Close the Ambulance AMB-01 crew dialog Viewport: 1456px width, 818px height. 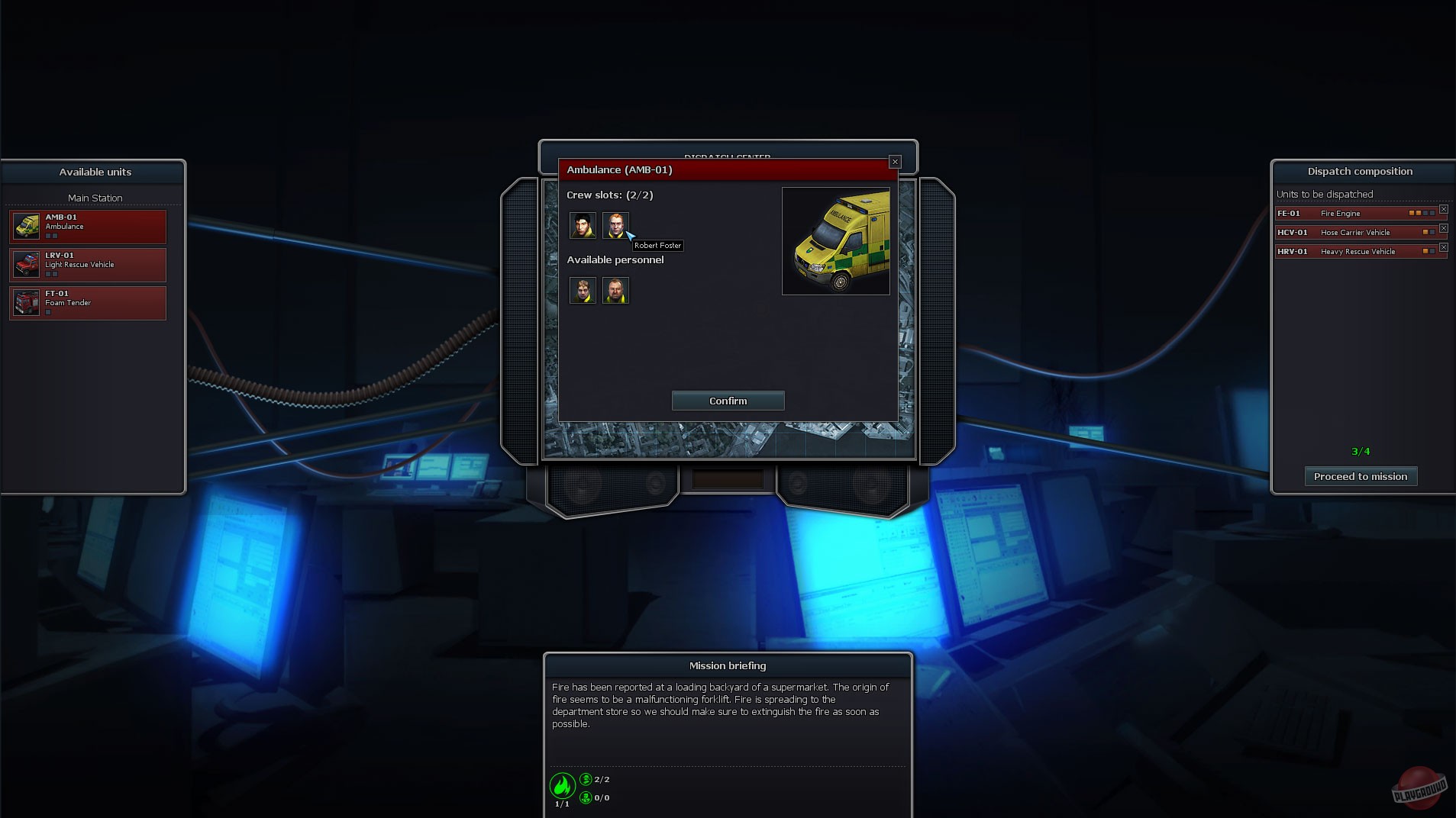[894, 162]
